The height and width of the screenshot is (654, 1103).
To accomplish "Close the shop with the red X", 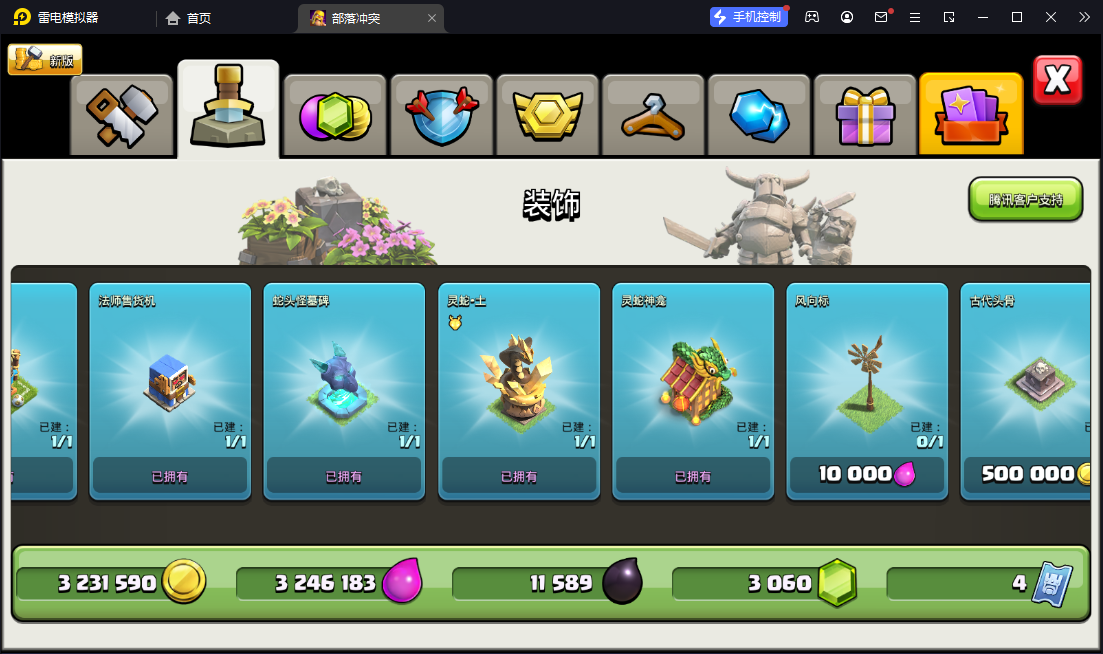I will 1057,80.
